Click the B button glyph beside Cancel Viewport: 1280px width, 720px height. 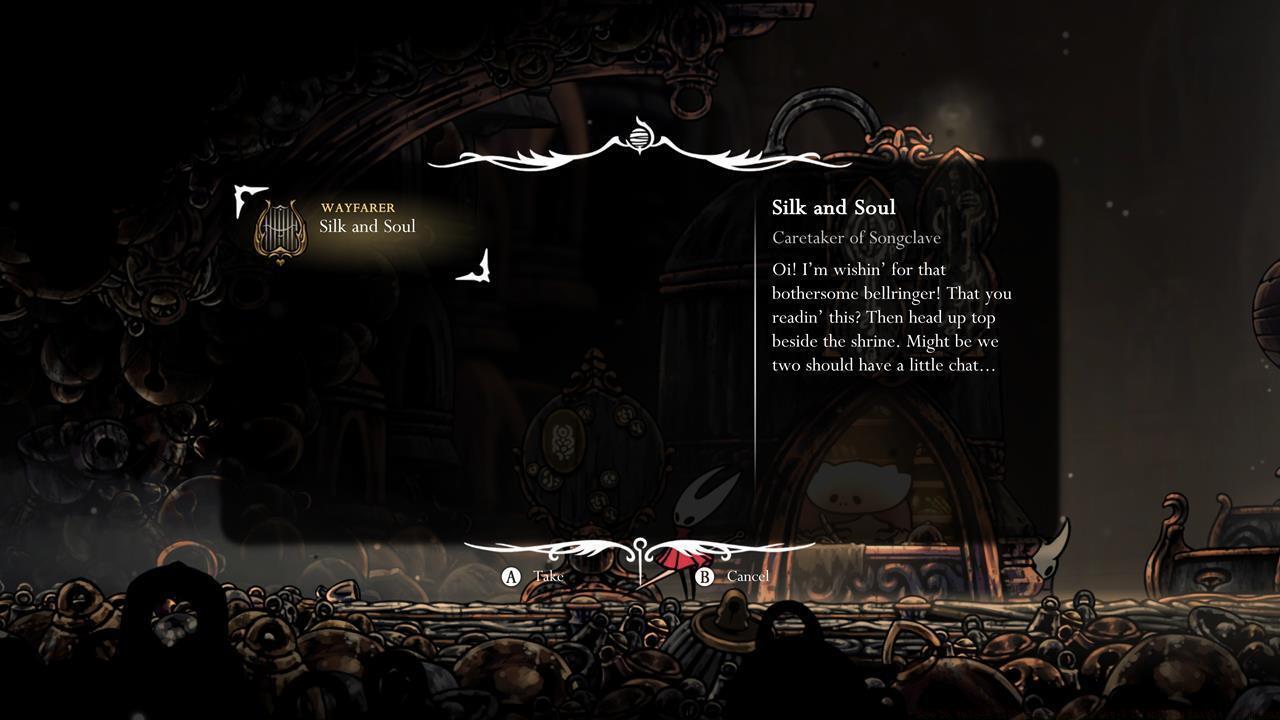point(706,576)
